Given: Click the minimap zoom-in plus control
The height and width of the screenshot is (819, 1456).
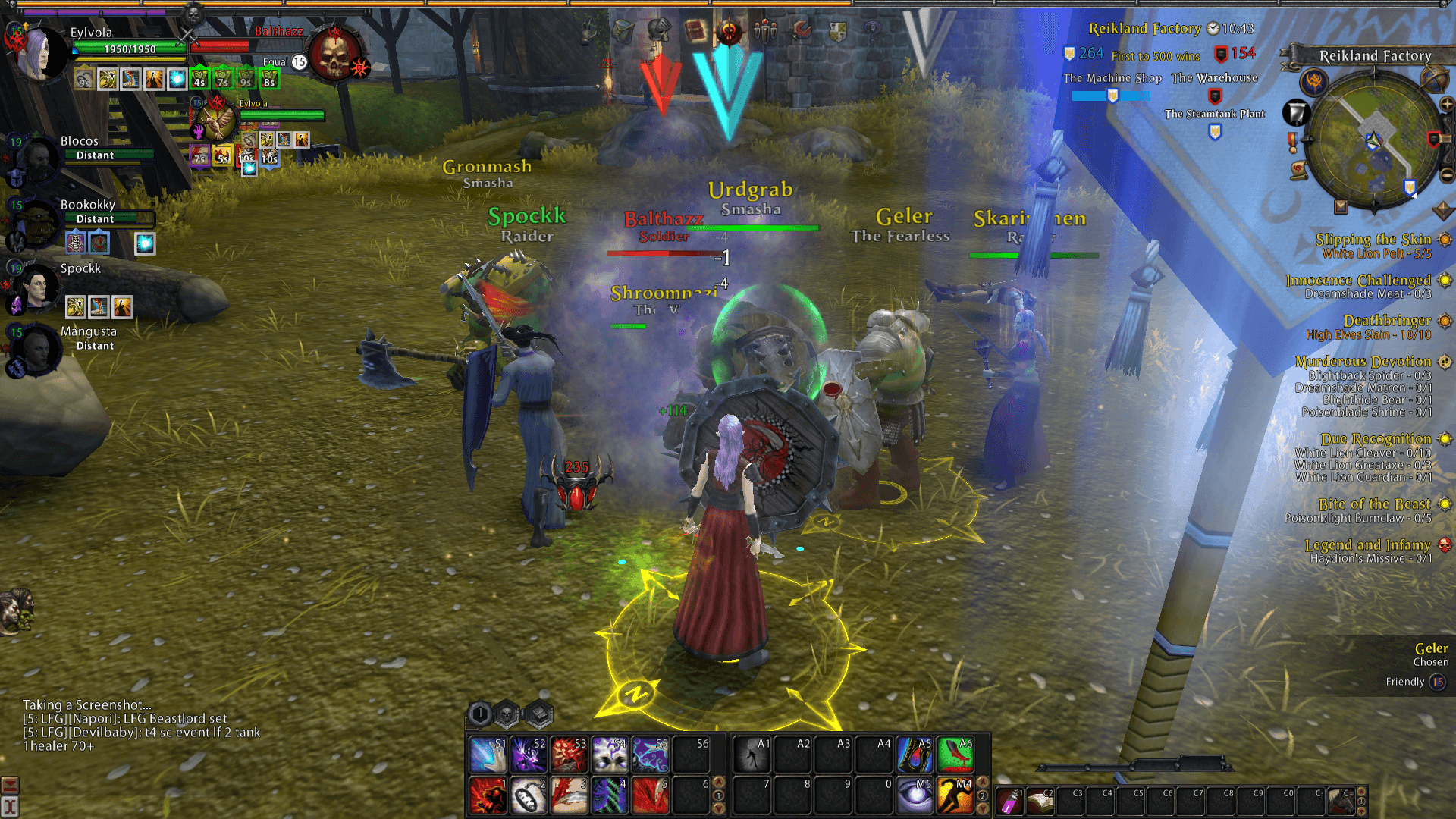Looking at the screenshot, I should [x=1446, y=104].
